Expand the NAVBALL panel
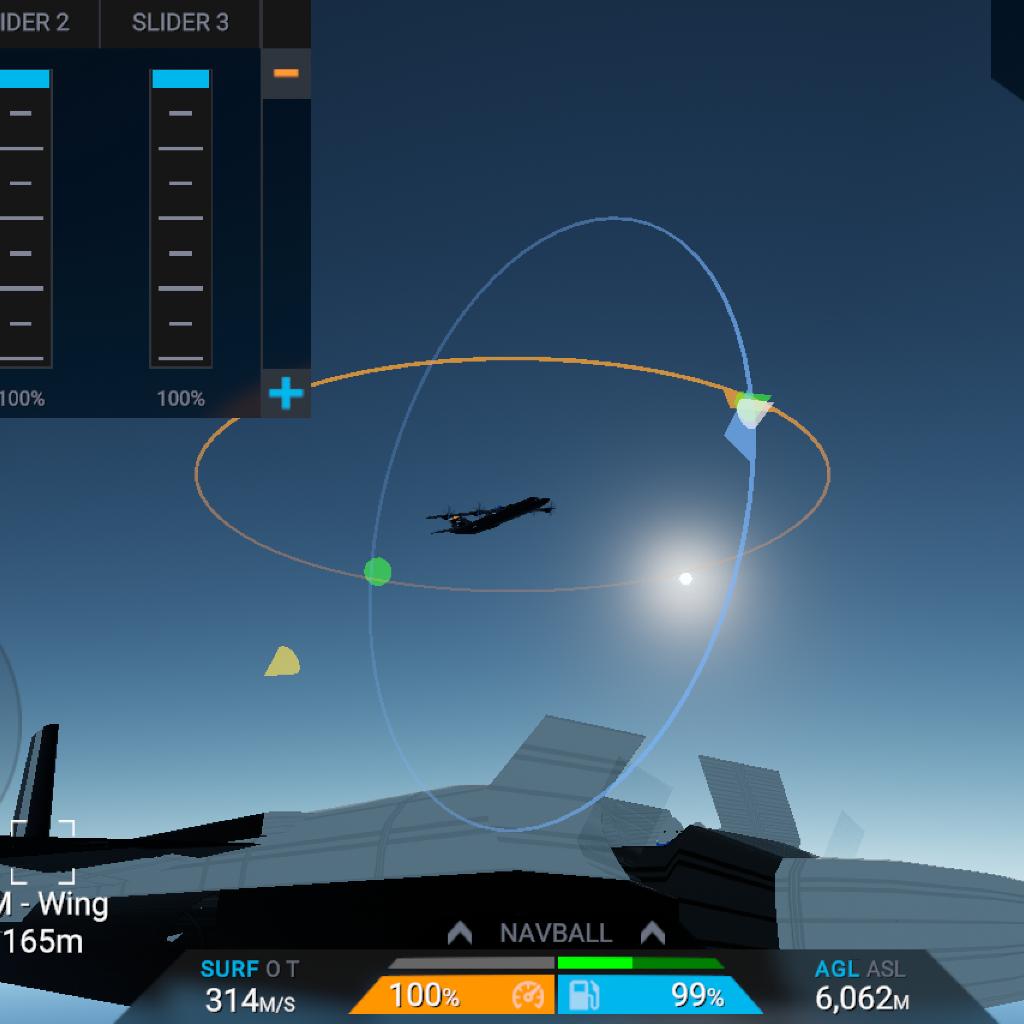This screenshot has width=1024, height=1024. 556,933
